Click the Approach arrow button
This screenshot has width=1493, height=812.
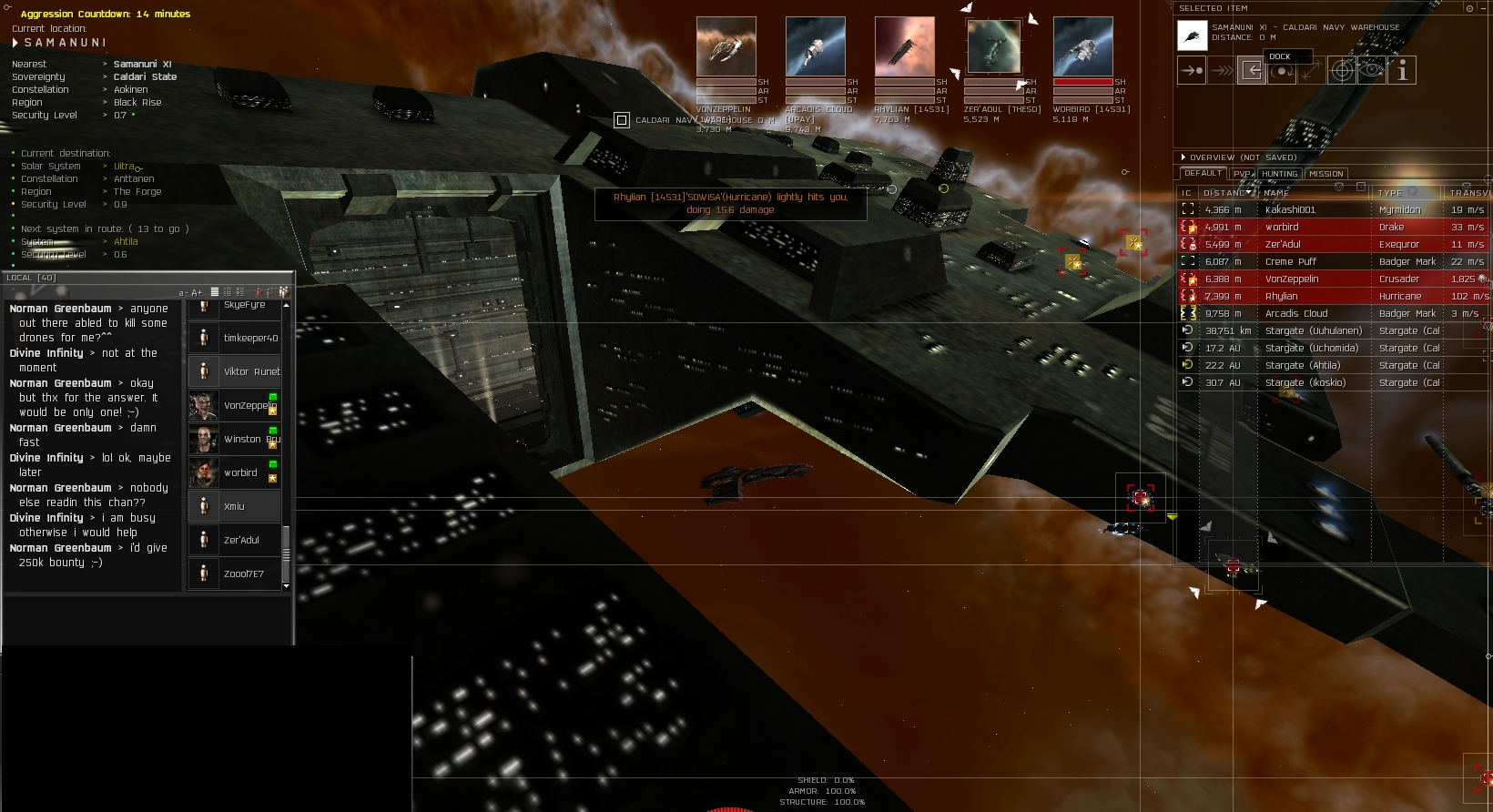tap(1191, 70)
